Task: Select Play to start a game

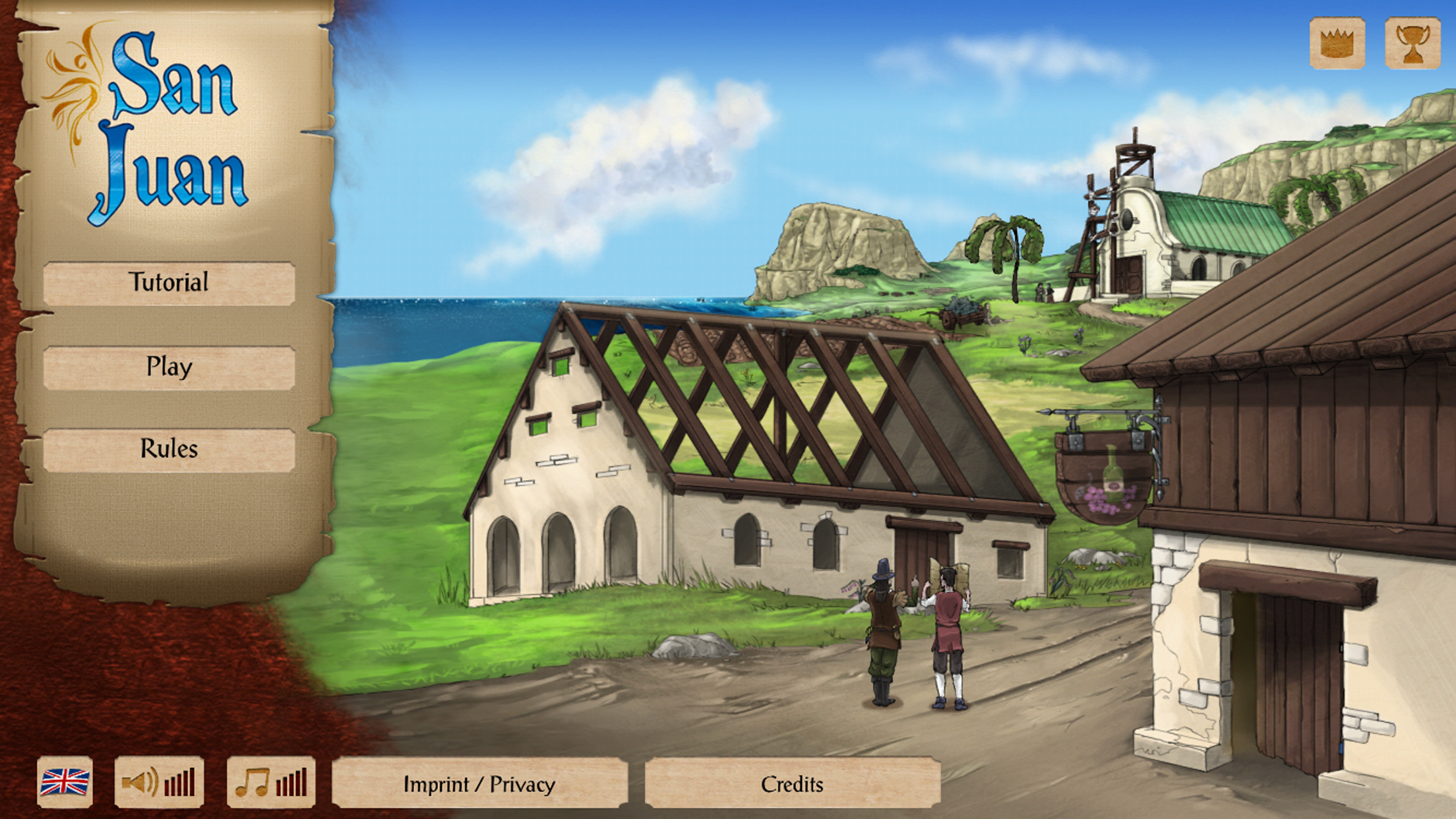Action: click(x=169, y=367)
